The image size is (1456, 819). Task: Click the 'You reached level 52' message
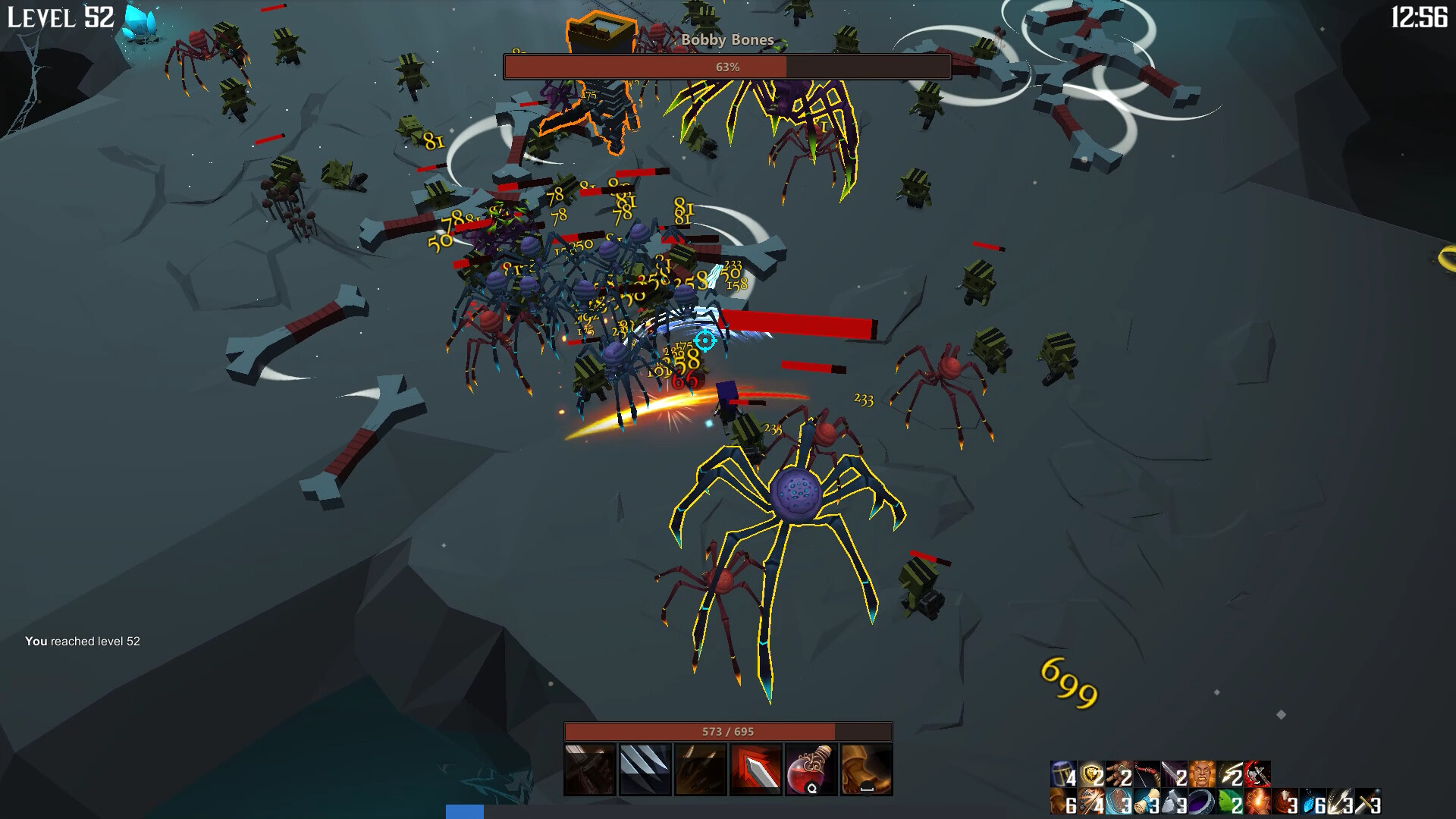pyautogui.click(x=83, y=641)
